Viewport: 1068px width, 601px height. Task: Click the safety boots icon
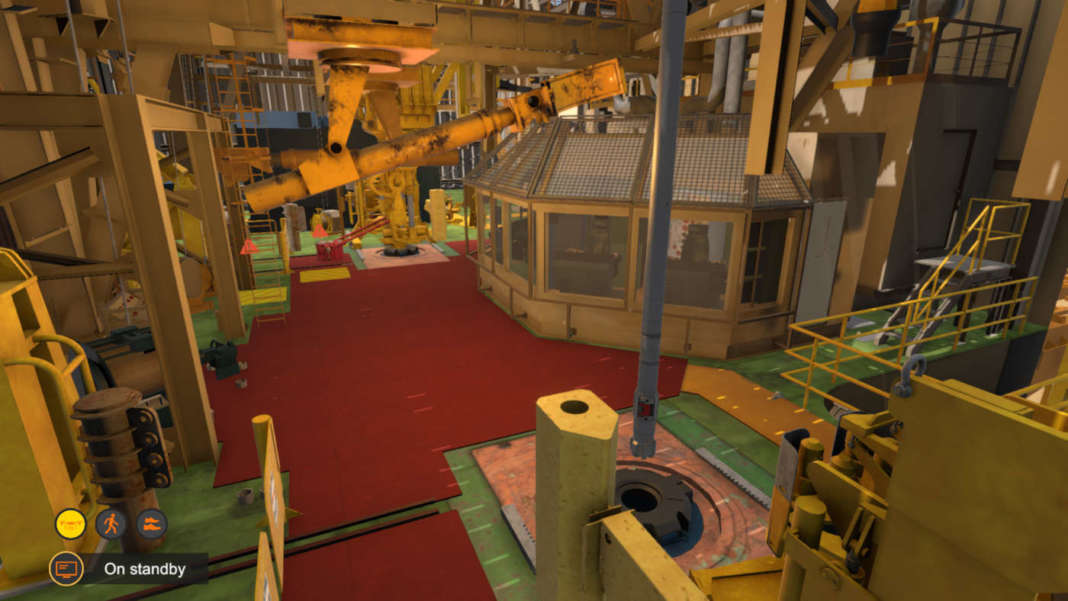[x=151, y=523]
